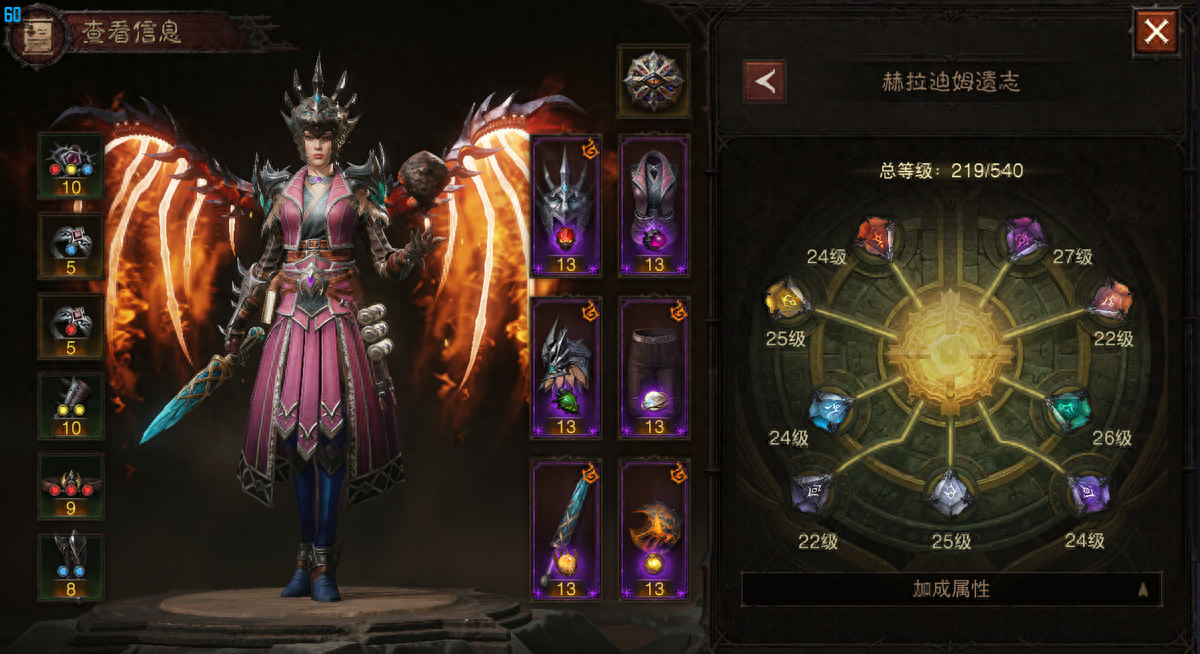Close the character info panel

[1156, 32]
